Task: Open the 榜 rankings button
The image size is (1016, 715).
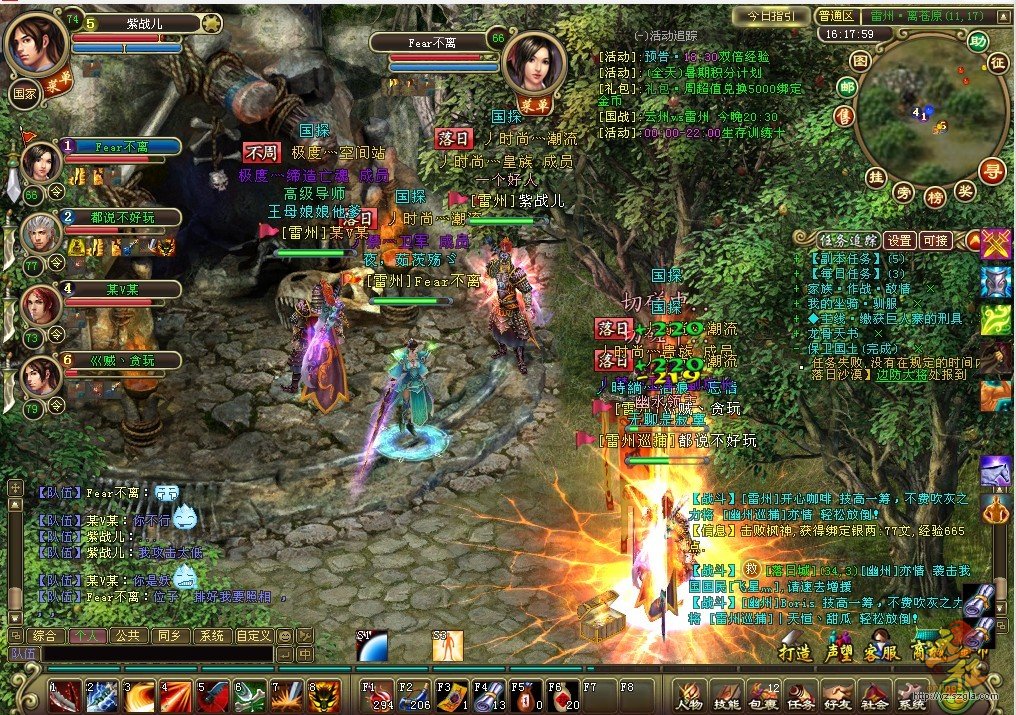Action: [935, 197]
